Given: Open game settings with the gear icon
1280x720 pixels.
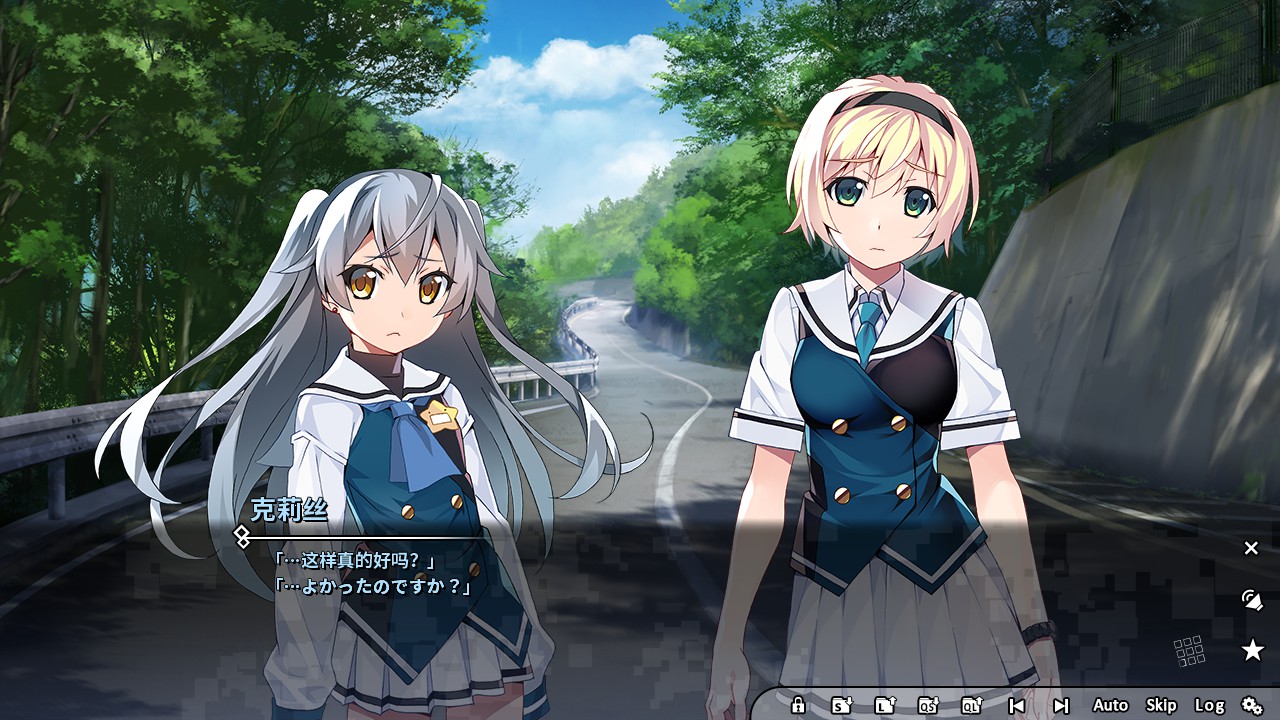Looking at the screenshot, I should [x=1252, y=705].
